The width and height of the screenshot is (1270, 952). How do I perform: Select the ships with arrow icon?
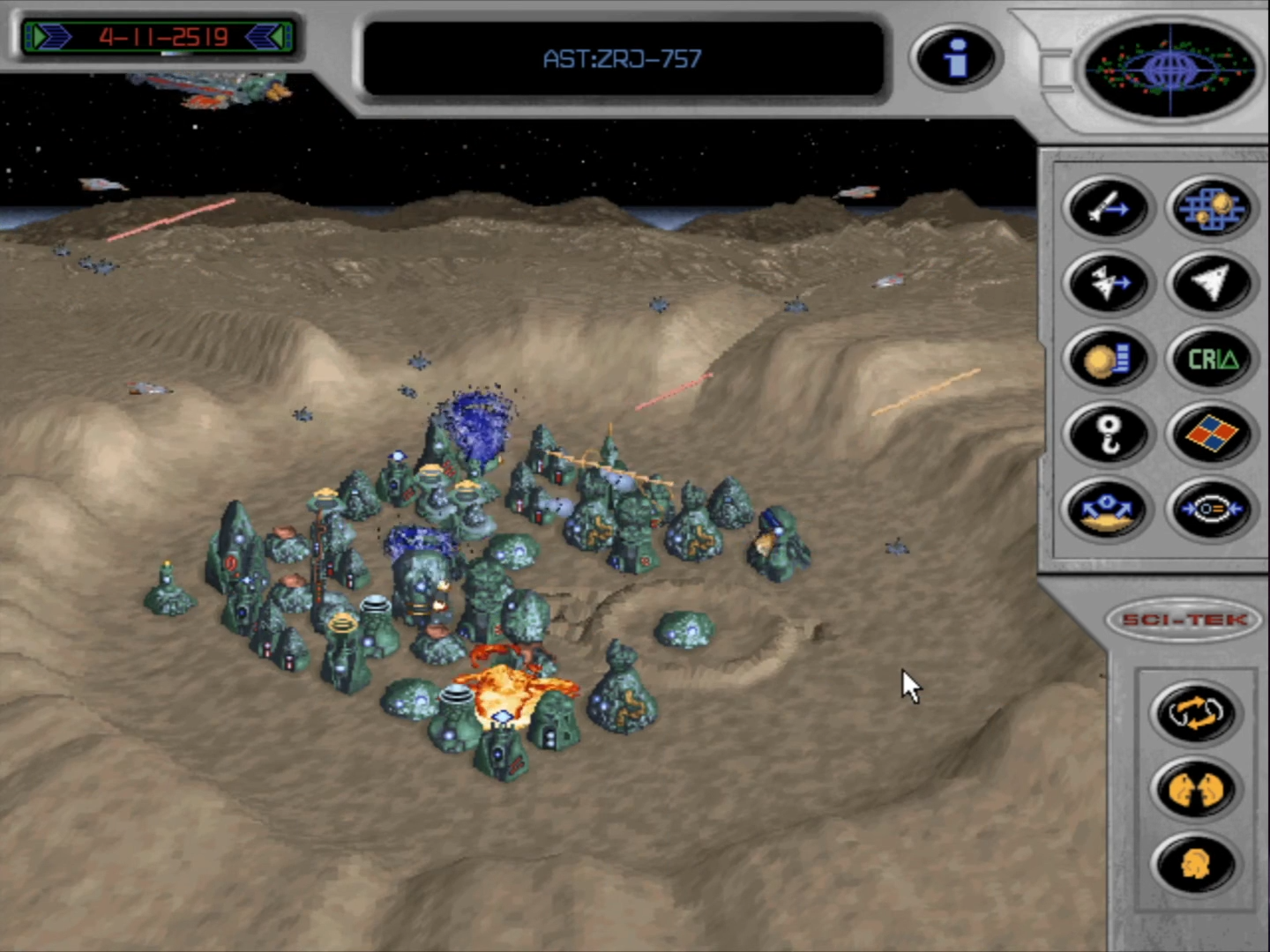click(1108, 283)
